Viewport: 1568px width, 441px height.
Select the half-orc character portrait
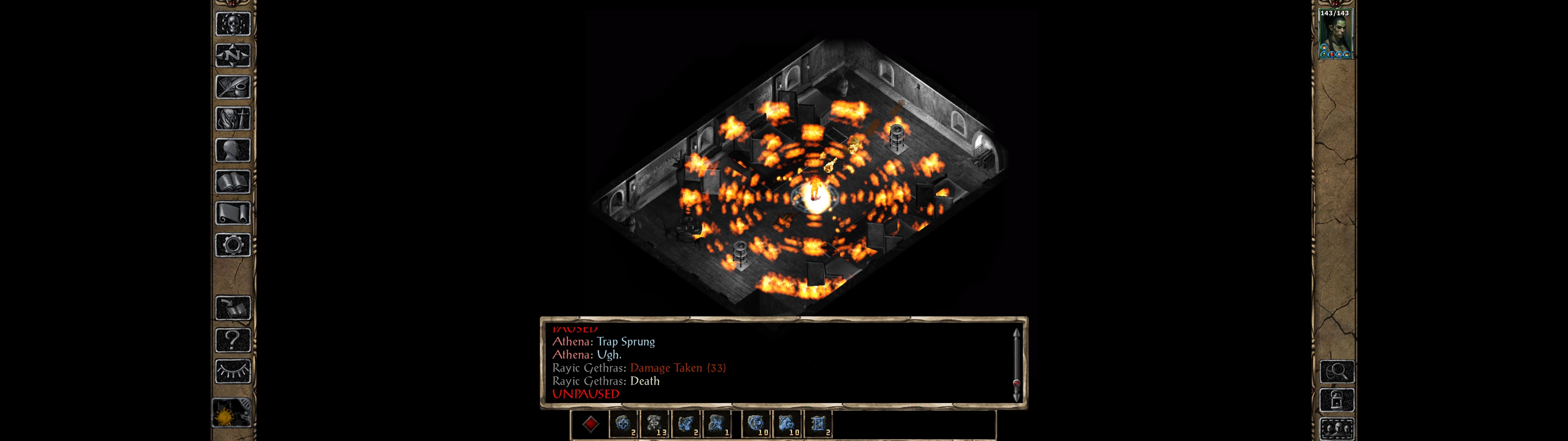coord(1335,34)
